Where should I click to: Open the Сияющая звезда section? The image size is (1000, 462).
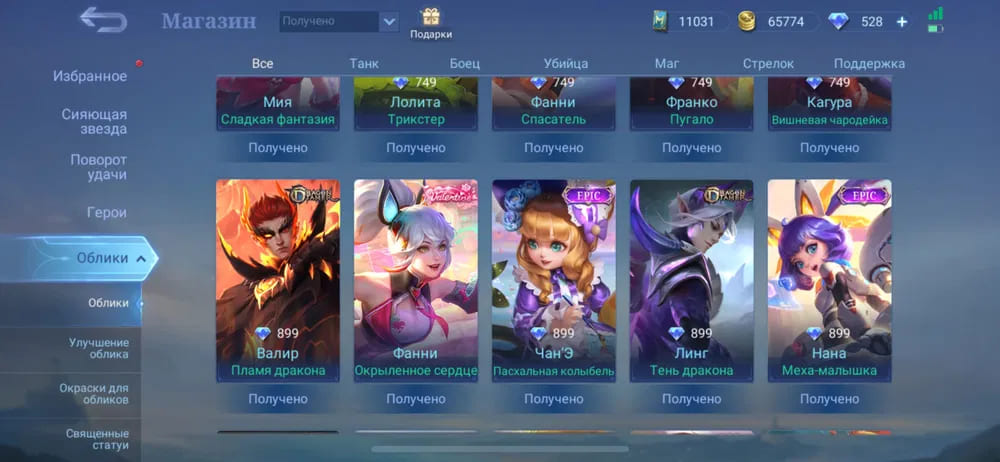click(x=94, y=122)
